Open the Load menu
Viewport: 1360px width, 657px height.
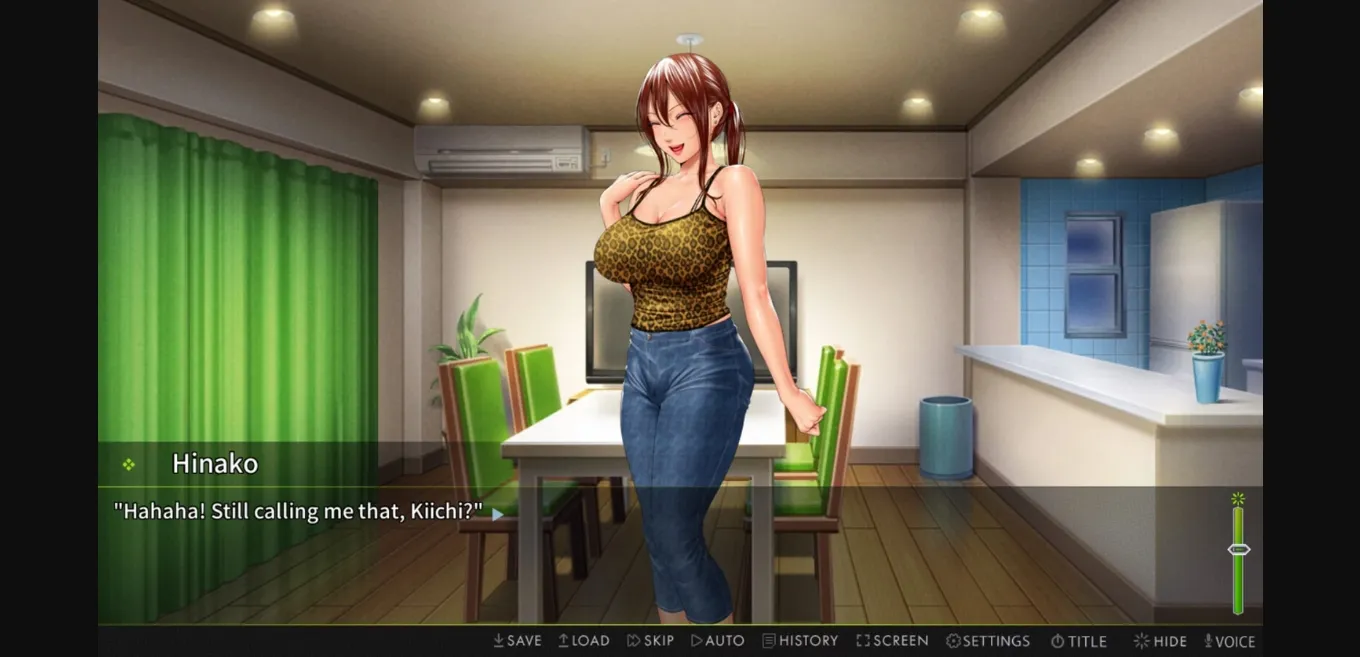[x=584, y=641]
